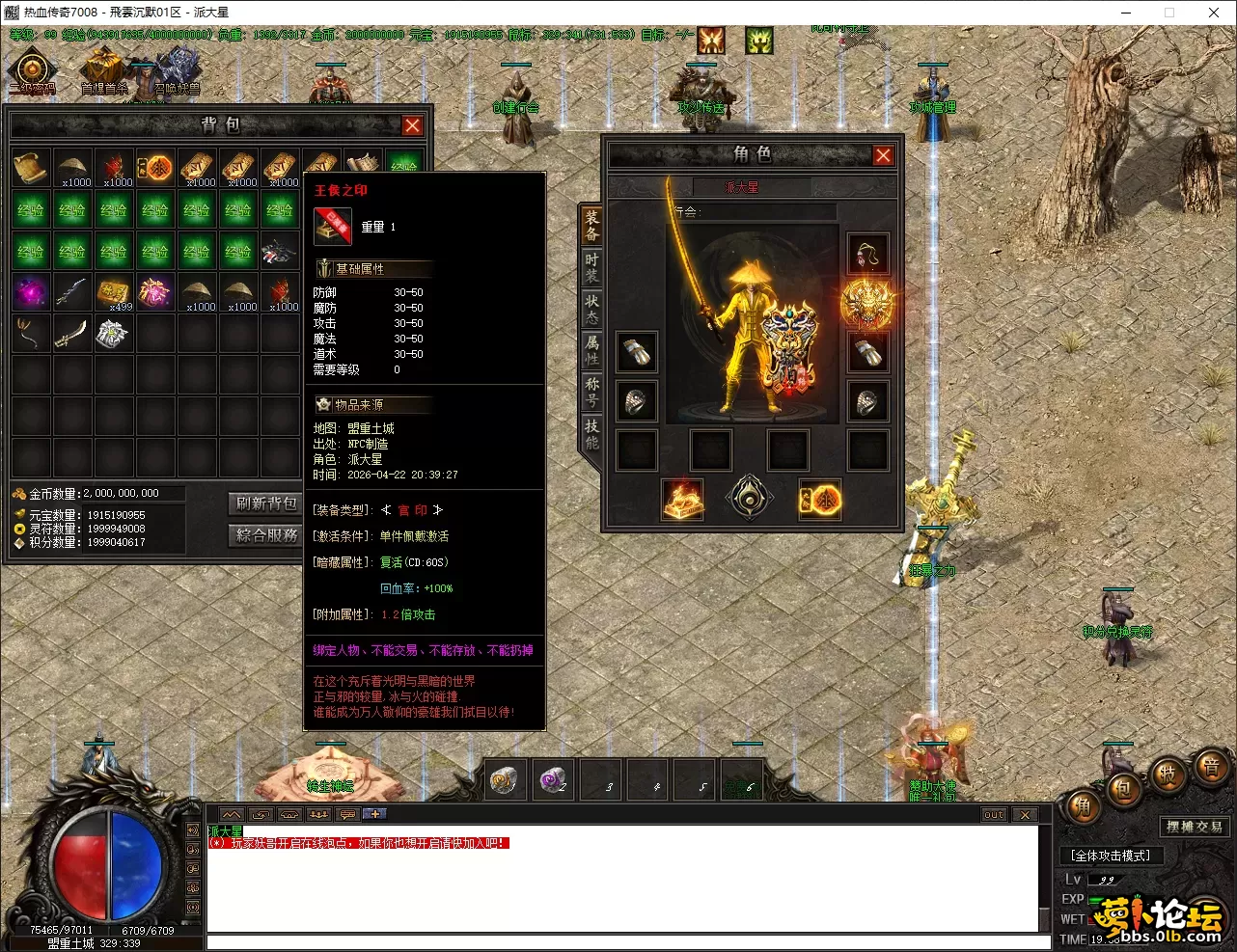This screenshot has height=952, width=1237.
Task: Open the 綜合服務 services button
Action: pos(266,534)
